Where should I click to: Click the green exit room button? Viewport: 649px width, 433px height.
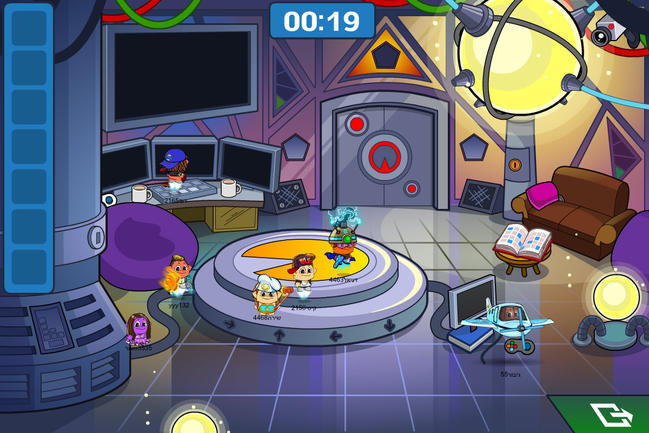click(606, 415)
